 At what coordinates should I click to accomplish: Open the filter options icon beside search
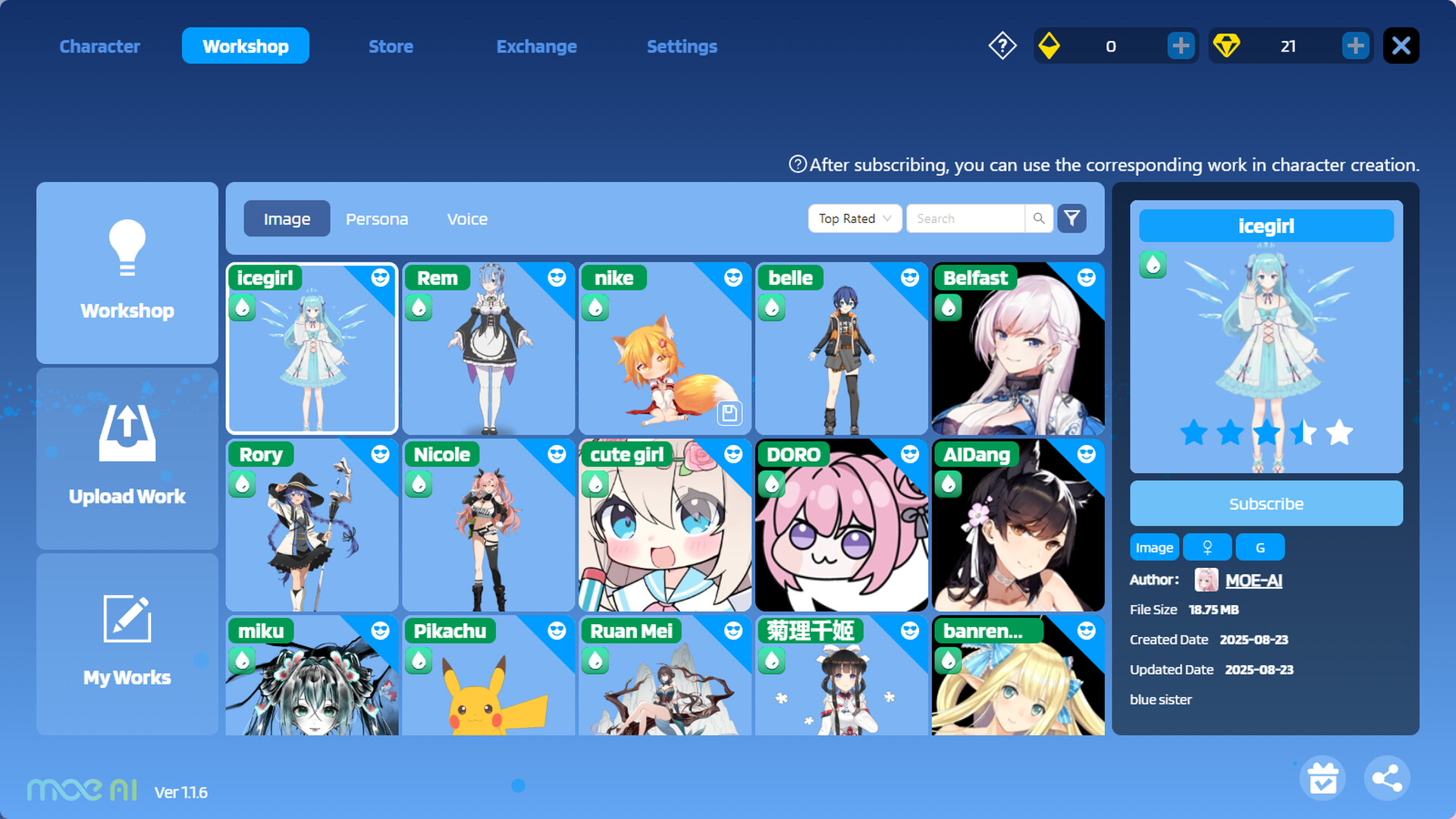tap(1072, 218)
